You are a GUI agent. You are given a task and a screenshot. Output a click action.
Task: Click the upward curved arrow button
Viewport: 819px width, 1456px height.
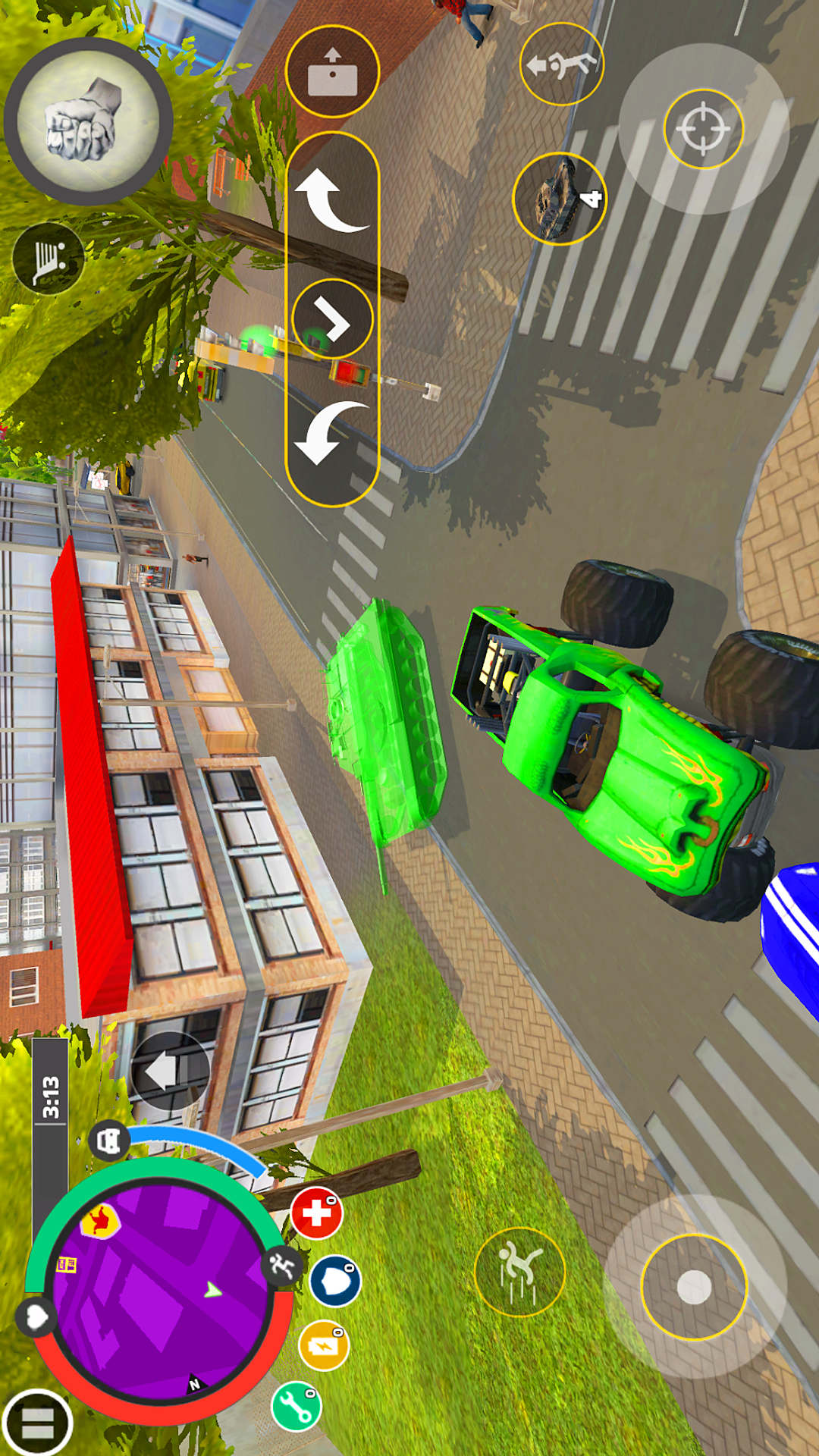pyautogui.click(x=331, y=199)
